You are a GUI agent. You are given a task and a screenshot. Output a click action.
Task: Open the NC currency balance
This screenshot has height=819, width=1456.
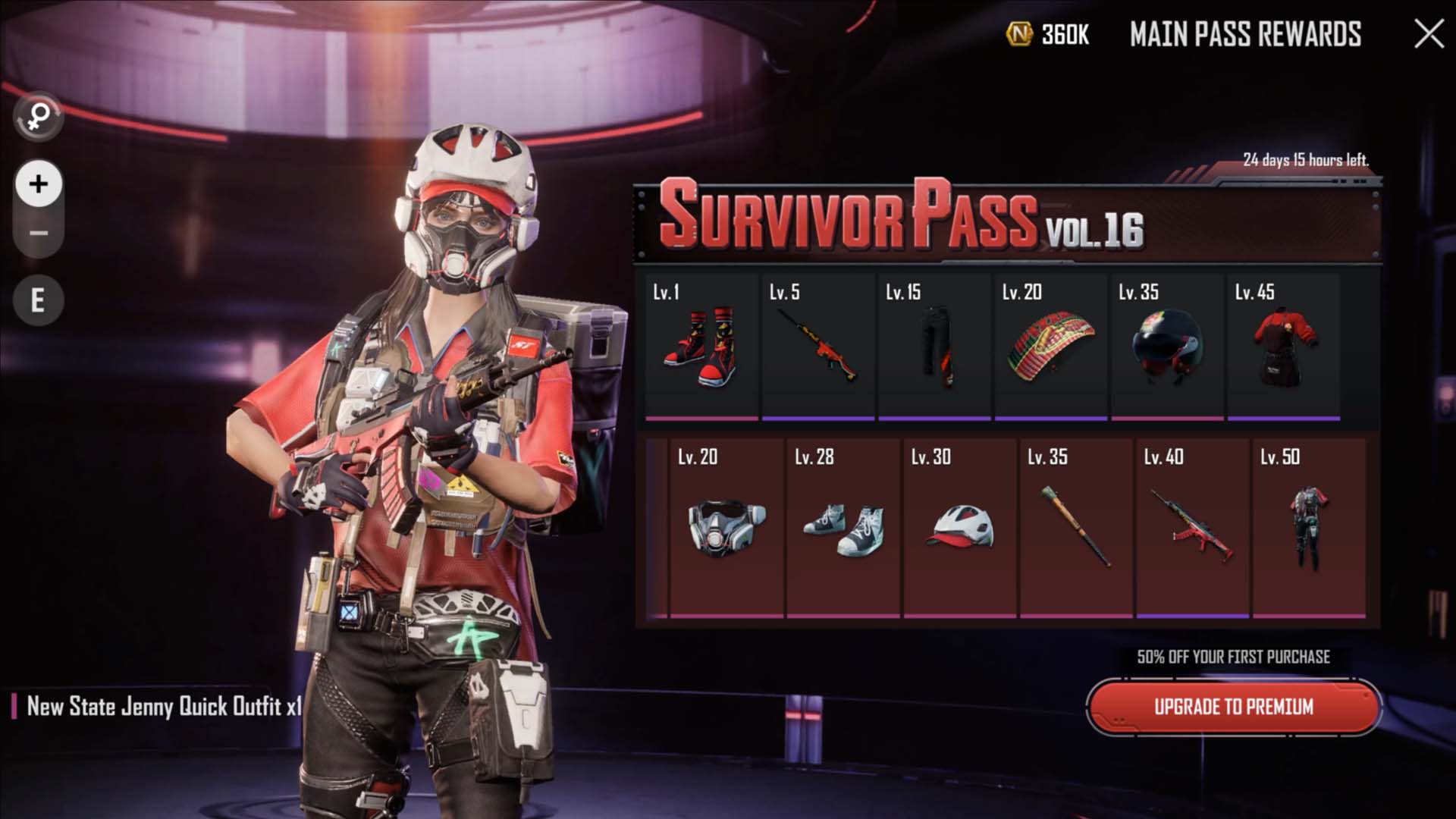pos(1048,34)
